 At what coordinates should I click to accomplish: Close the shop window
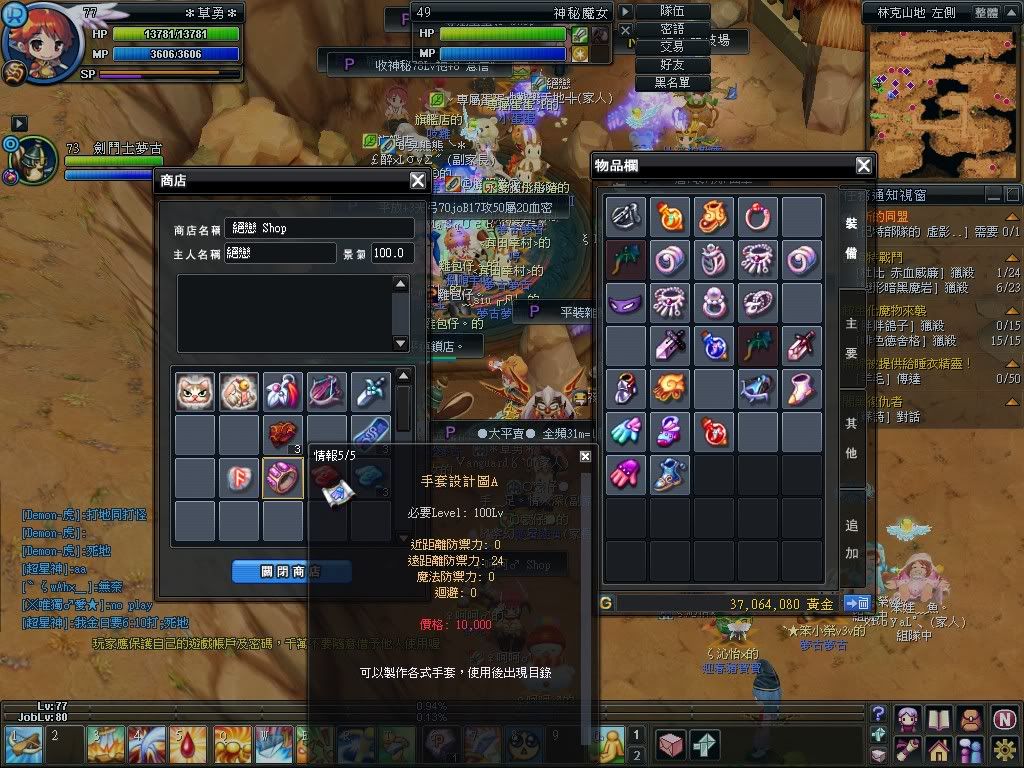(418, 181)
